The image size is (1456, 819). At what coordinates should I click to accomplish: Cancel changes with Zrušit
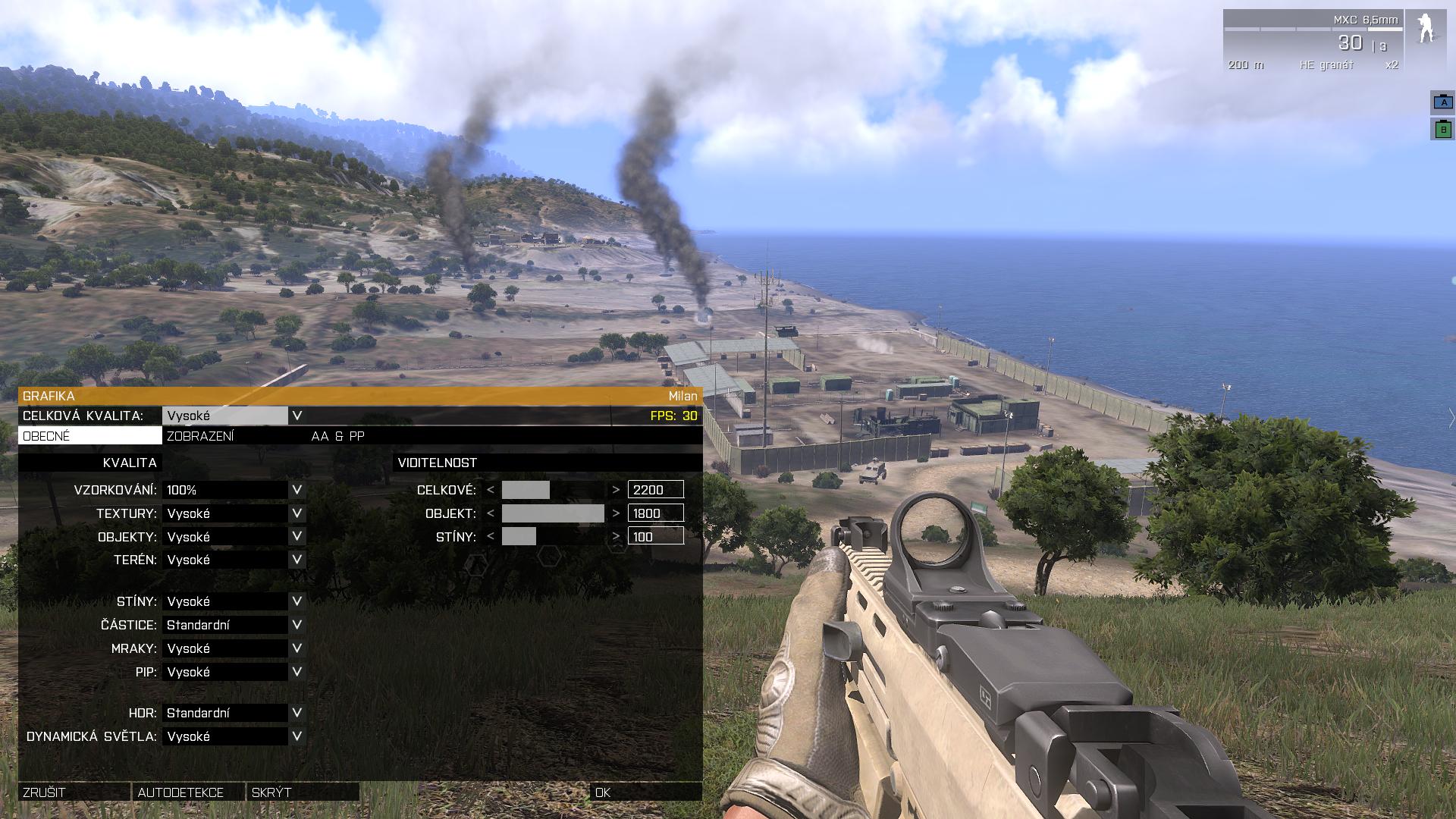pyautogui.click(x=74, y=792)
